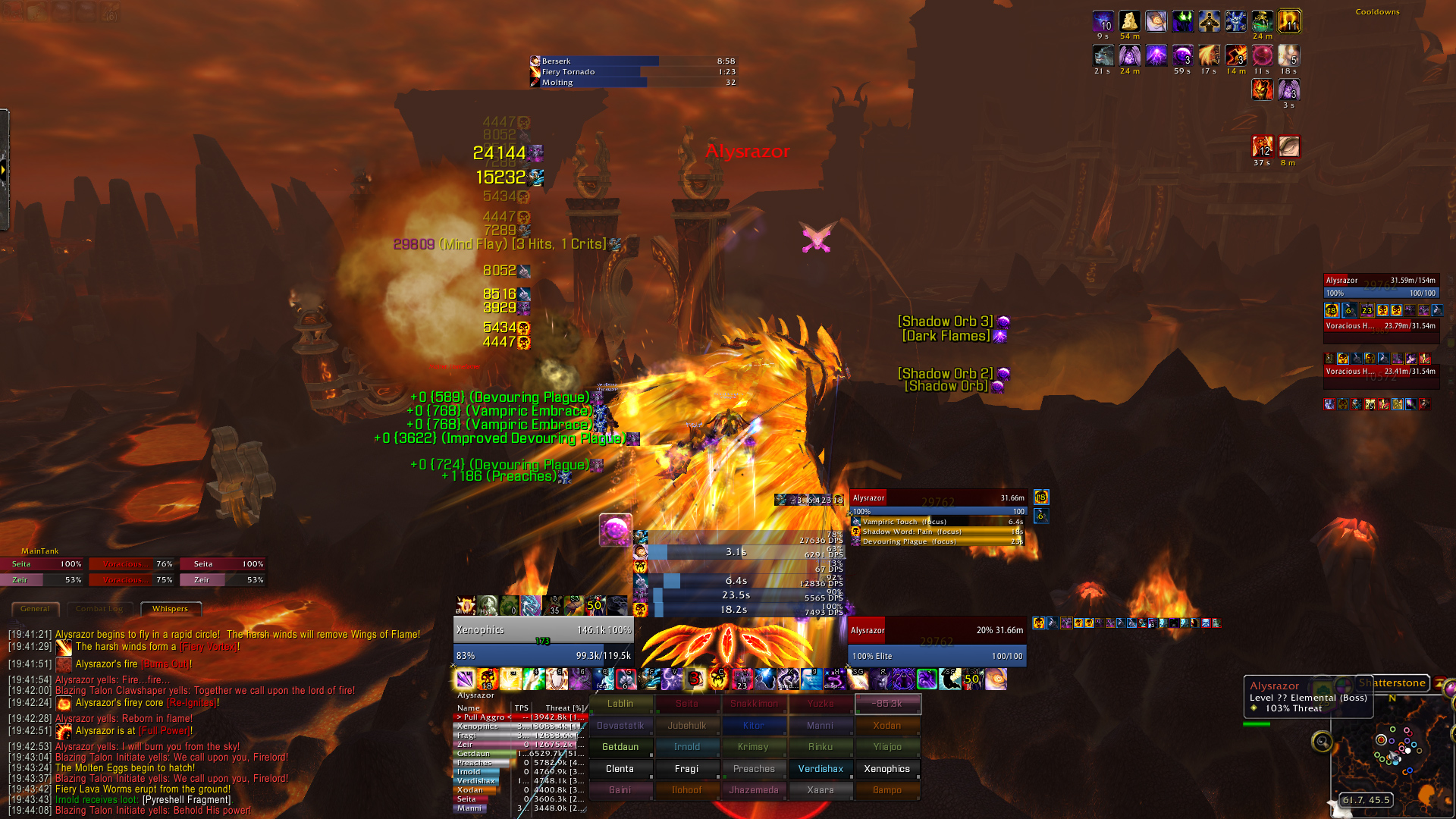The width and height of the screenshot is (1456, 819).
Task: Pick the Preaches raid frame
Action: (x=754, y=769)
